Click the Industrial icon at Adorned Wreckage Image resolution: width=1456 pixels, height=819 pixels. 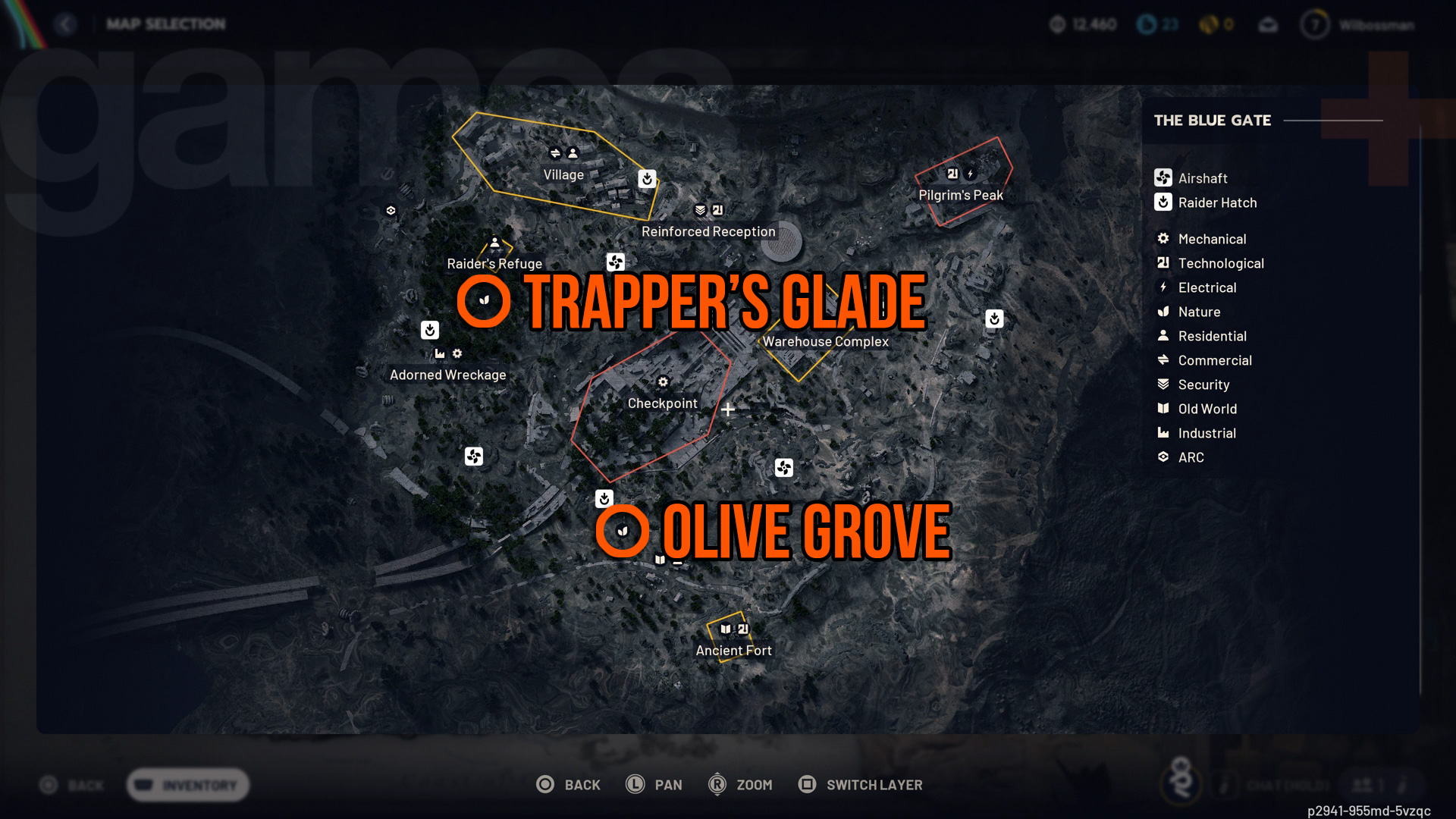441,353
